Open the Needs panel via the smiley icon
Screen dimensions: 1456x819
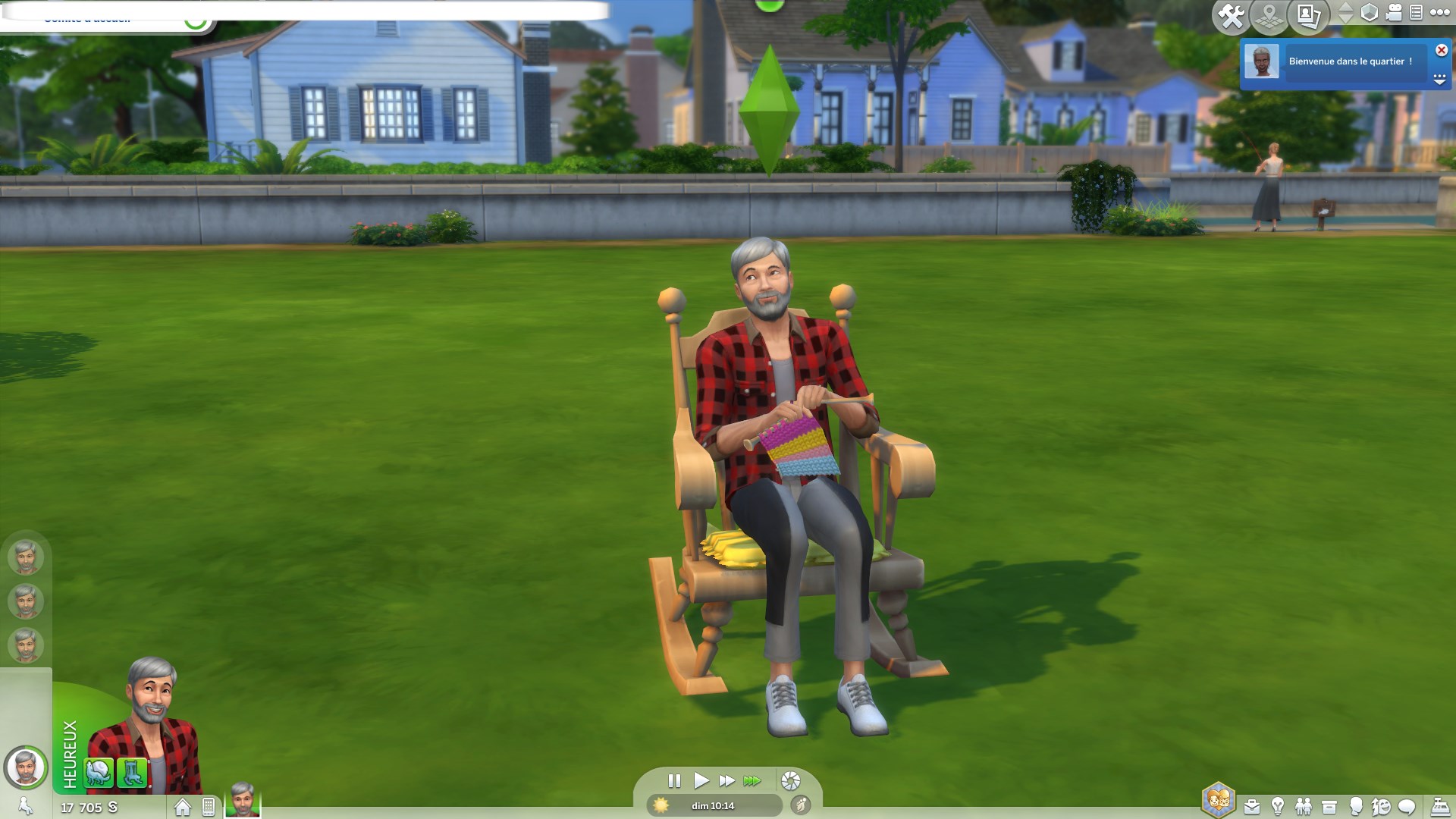point(1383,806)
